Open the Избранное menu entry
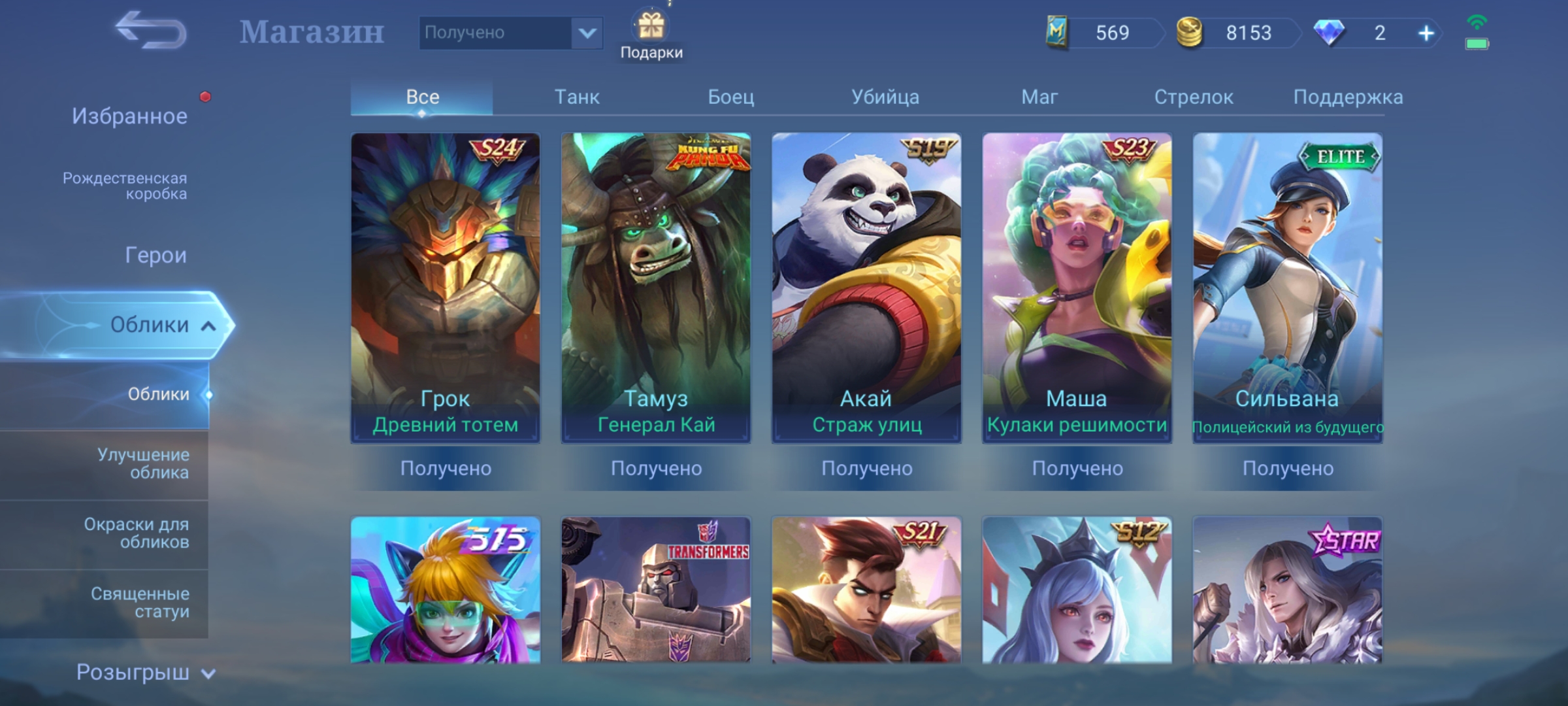The height and width of the screenshot is (706, 1568). tap(129, 116)
